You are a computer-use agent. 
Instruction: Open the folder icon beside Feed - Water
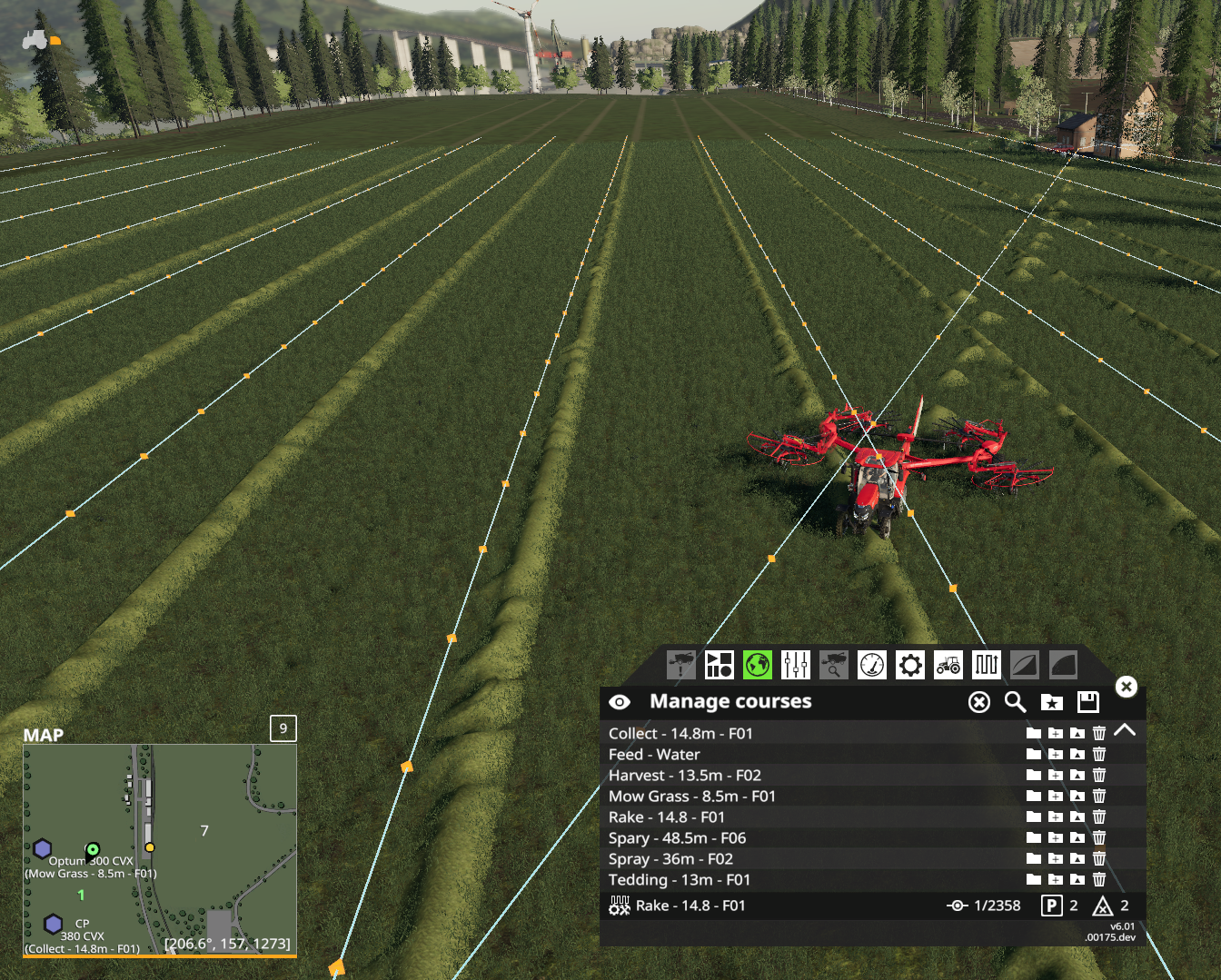[x=1032, y=754]
